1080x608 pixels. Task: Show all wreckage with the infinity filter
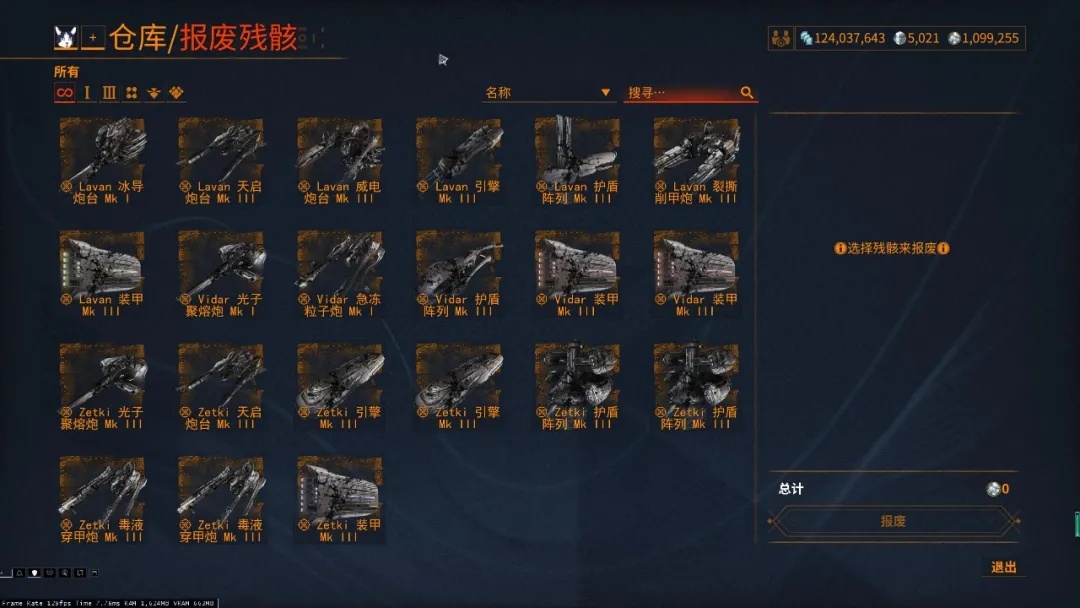coord(64,93)
